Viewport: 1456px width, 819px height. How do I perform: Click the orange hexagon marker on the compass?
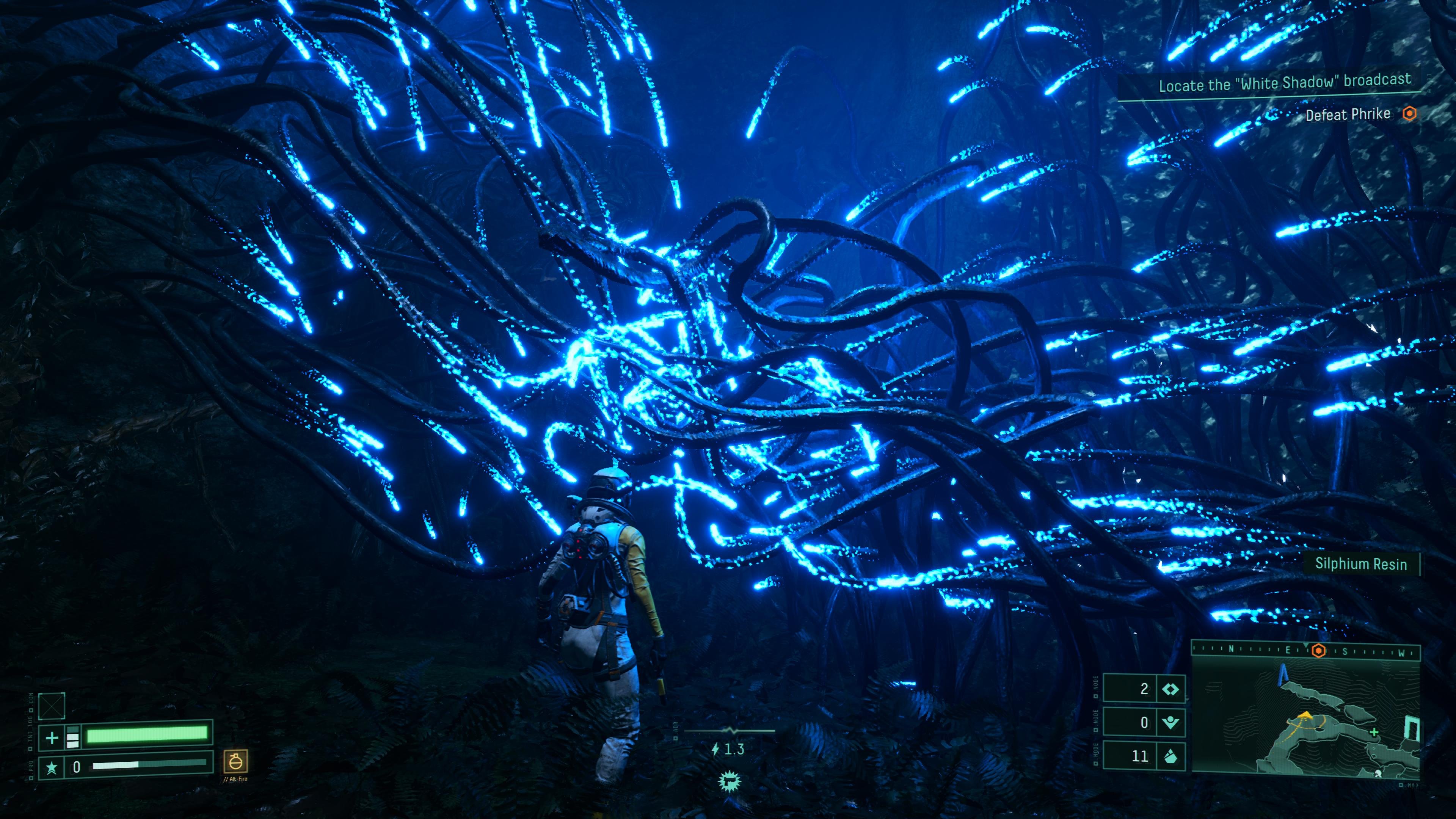1318,651
